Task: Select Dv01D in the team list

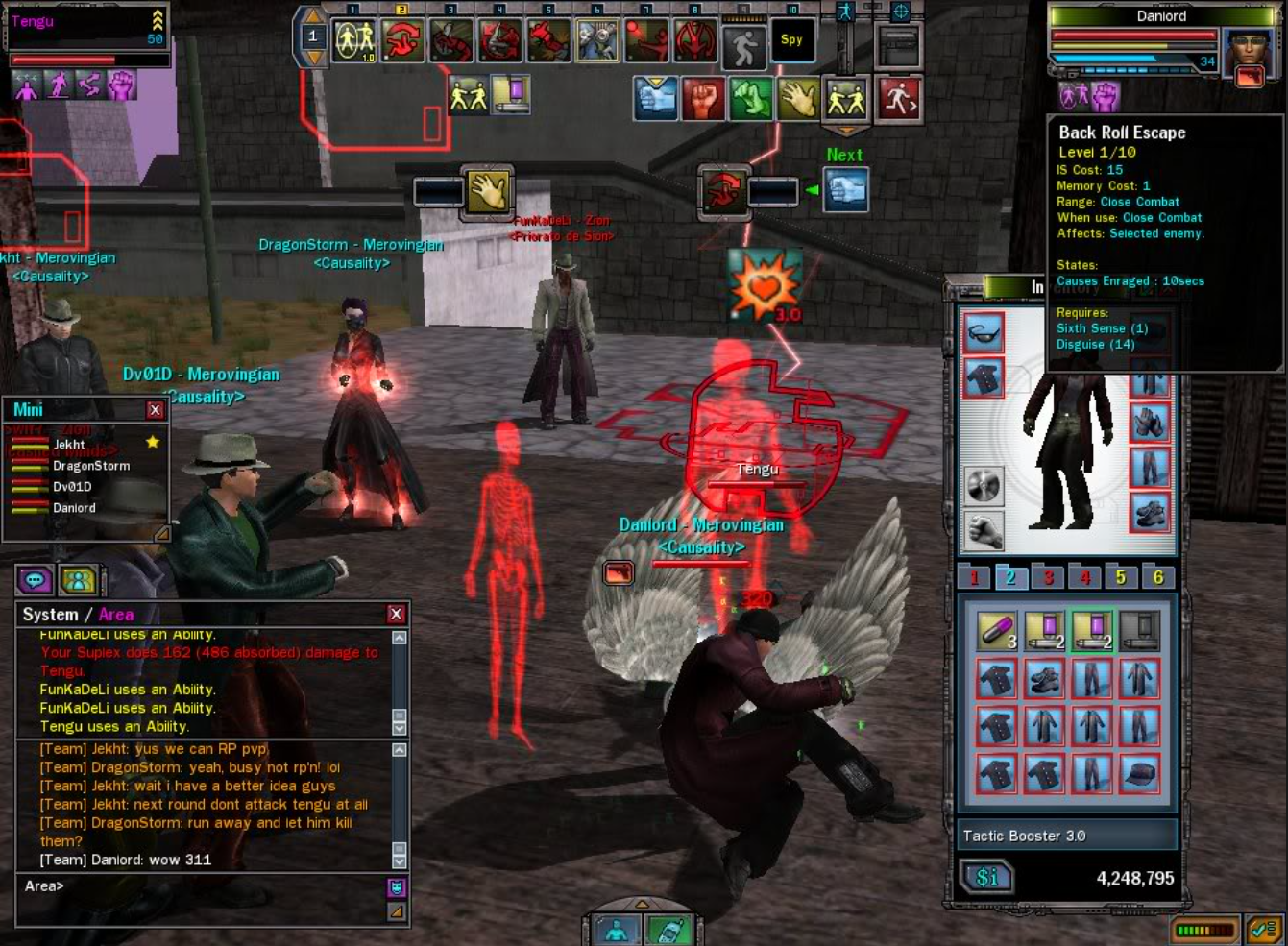Action: point(72,487)
